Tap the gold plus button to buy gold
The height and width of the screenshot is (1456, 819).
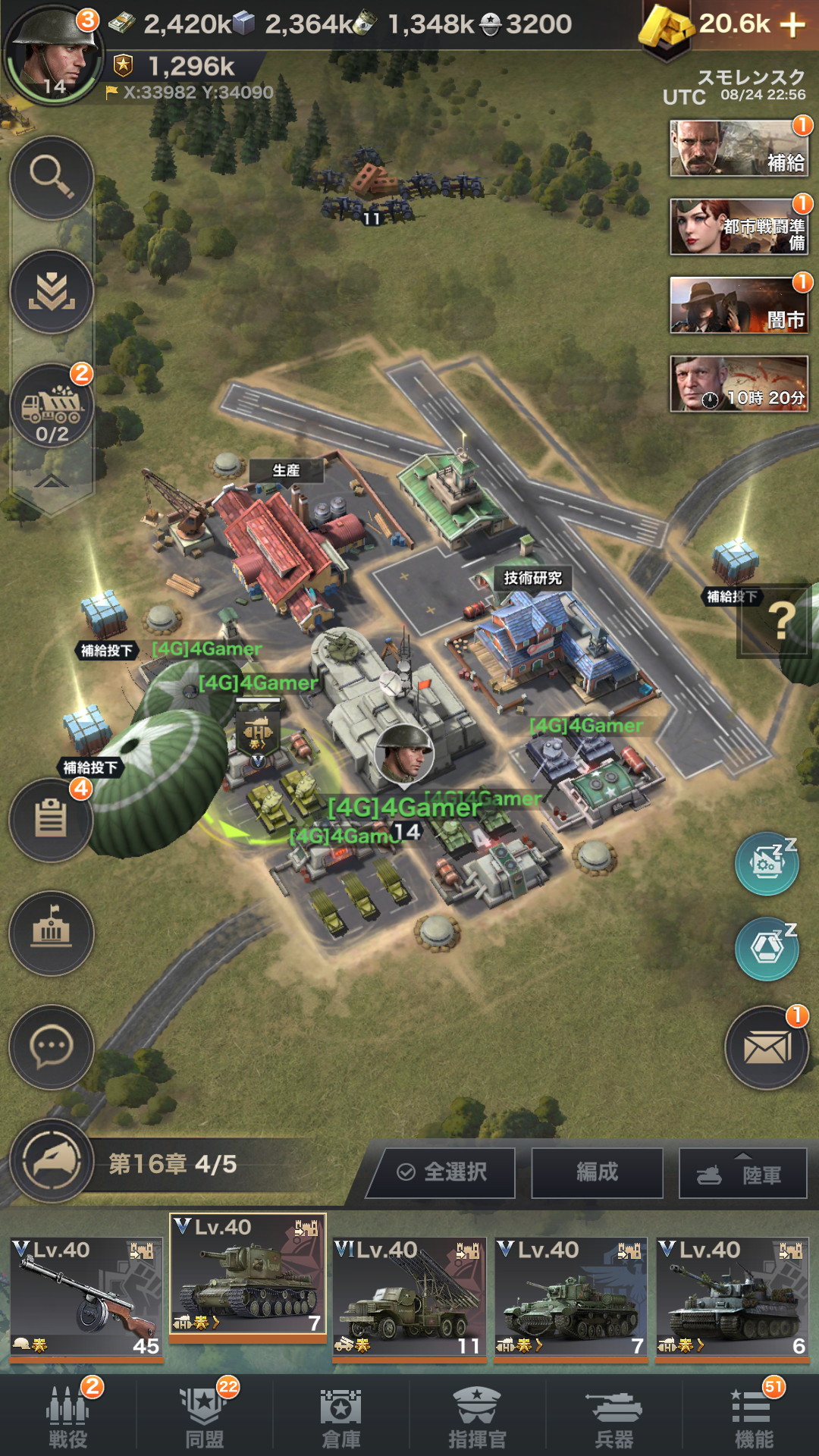(792, 25)
